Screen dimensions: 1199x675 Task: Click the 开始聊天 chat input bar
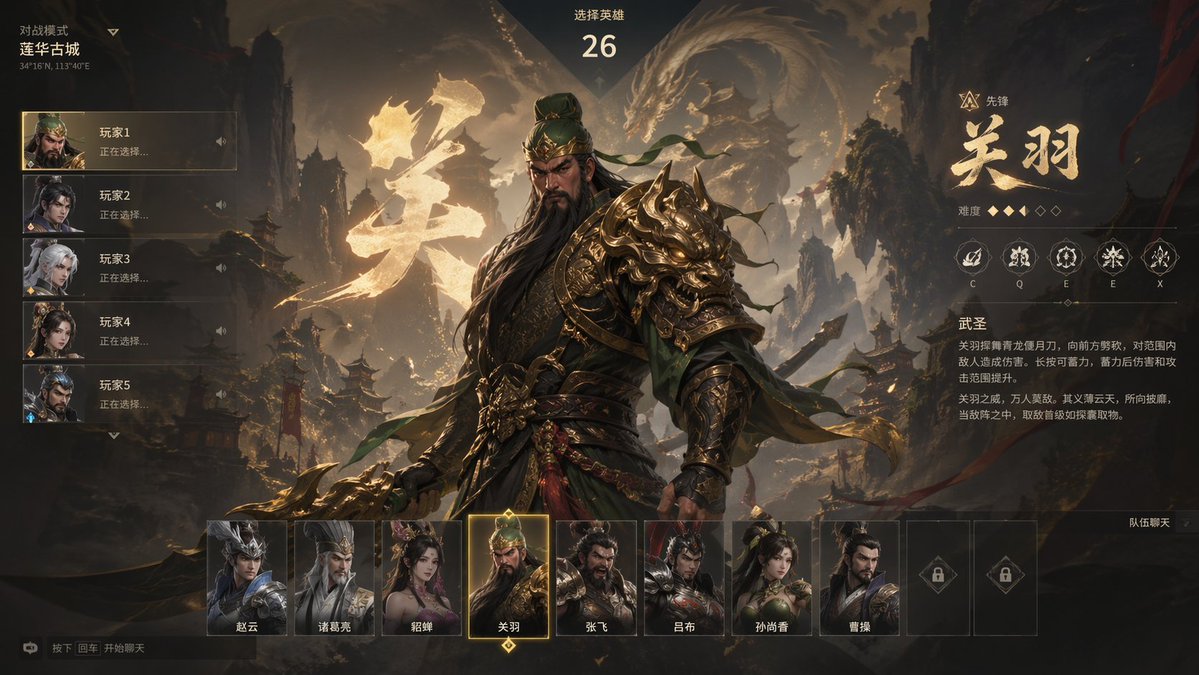[140, 648]
